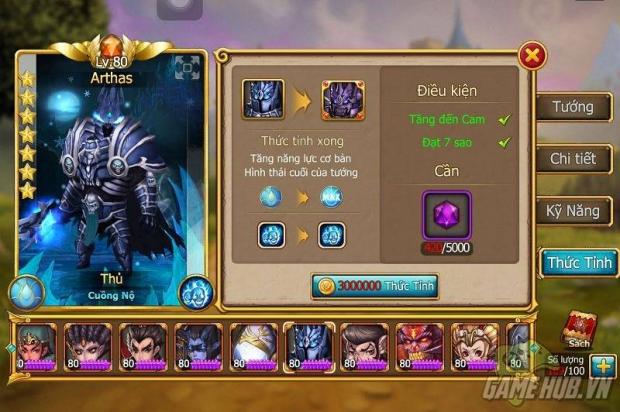Click the awakened Arthas preview icon
This screenshot has height=412, width=620.
tap(342, 99)
